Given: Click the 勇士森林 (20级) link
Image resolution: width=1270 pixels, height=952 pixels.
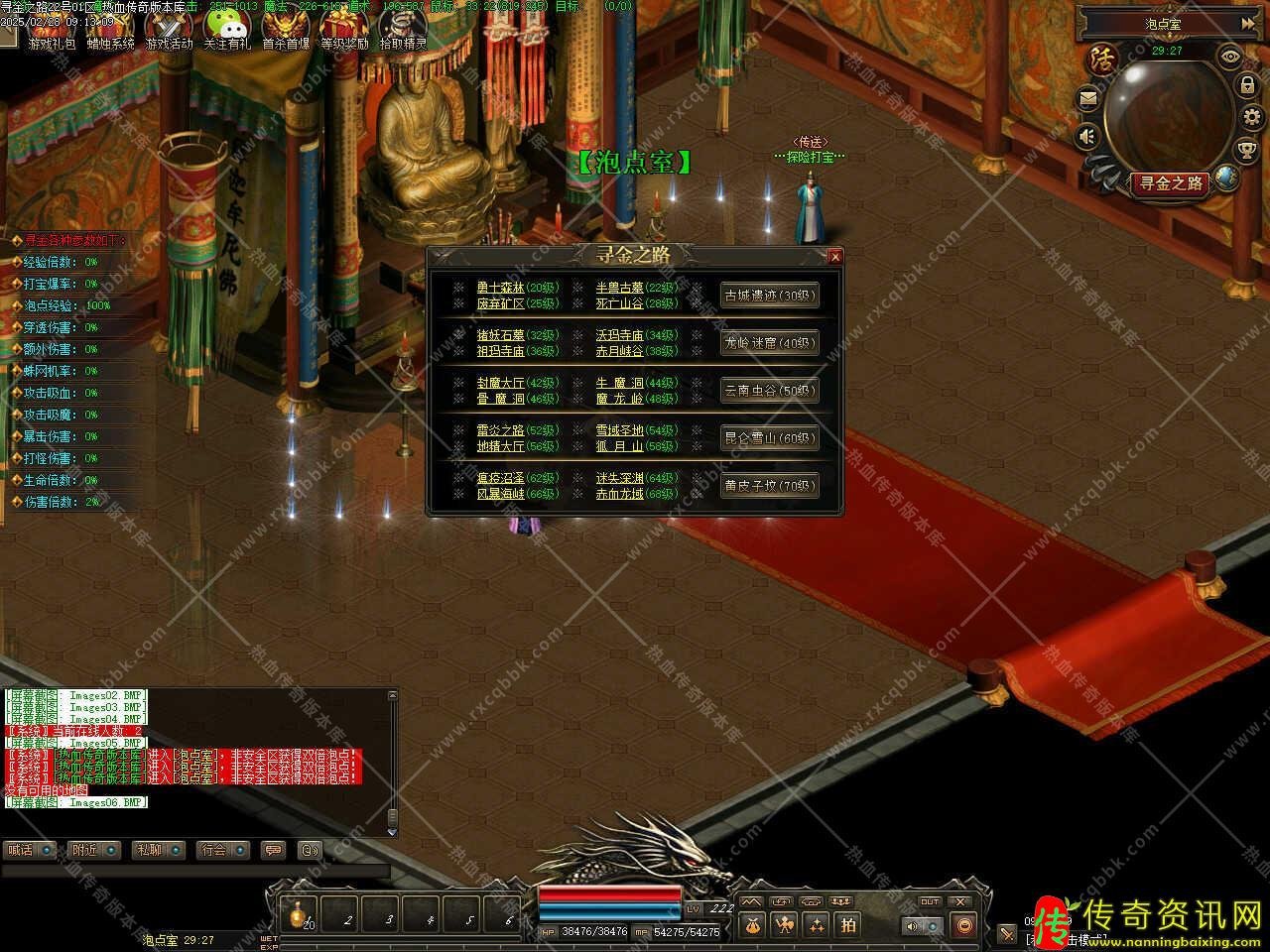Looking at the screenshot, I should pos(500,288).
